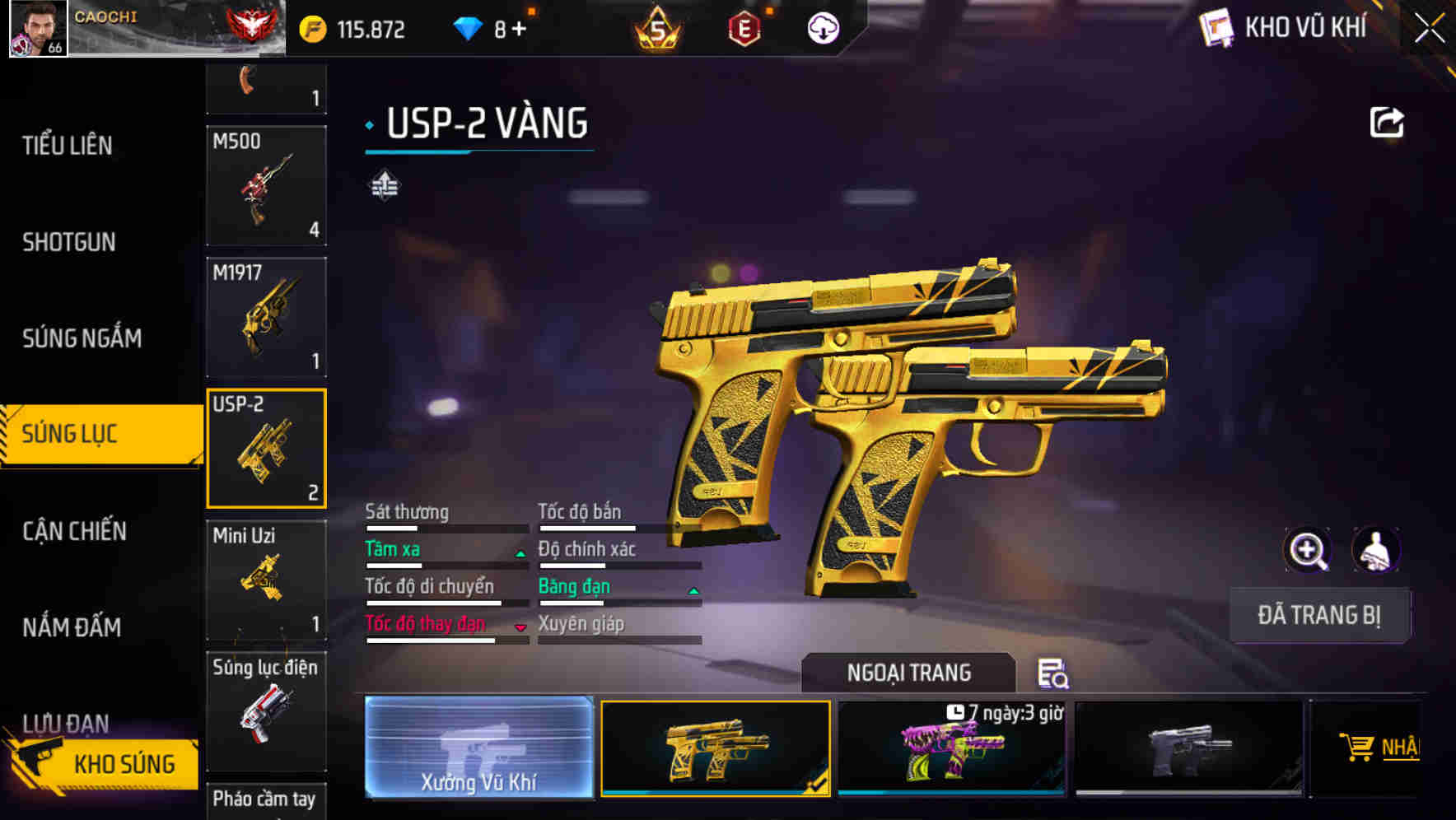The width and height of the screenshot is (1456, 820).
Task: Click the green arrow beside Băng đạn stat
Action: click(693, 591)
